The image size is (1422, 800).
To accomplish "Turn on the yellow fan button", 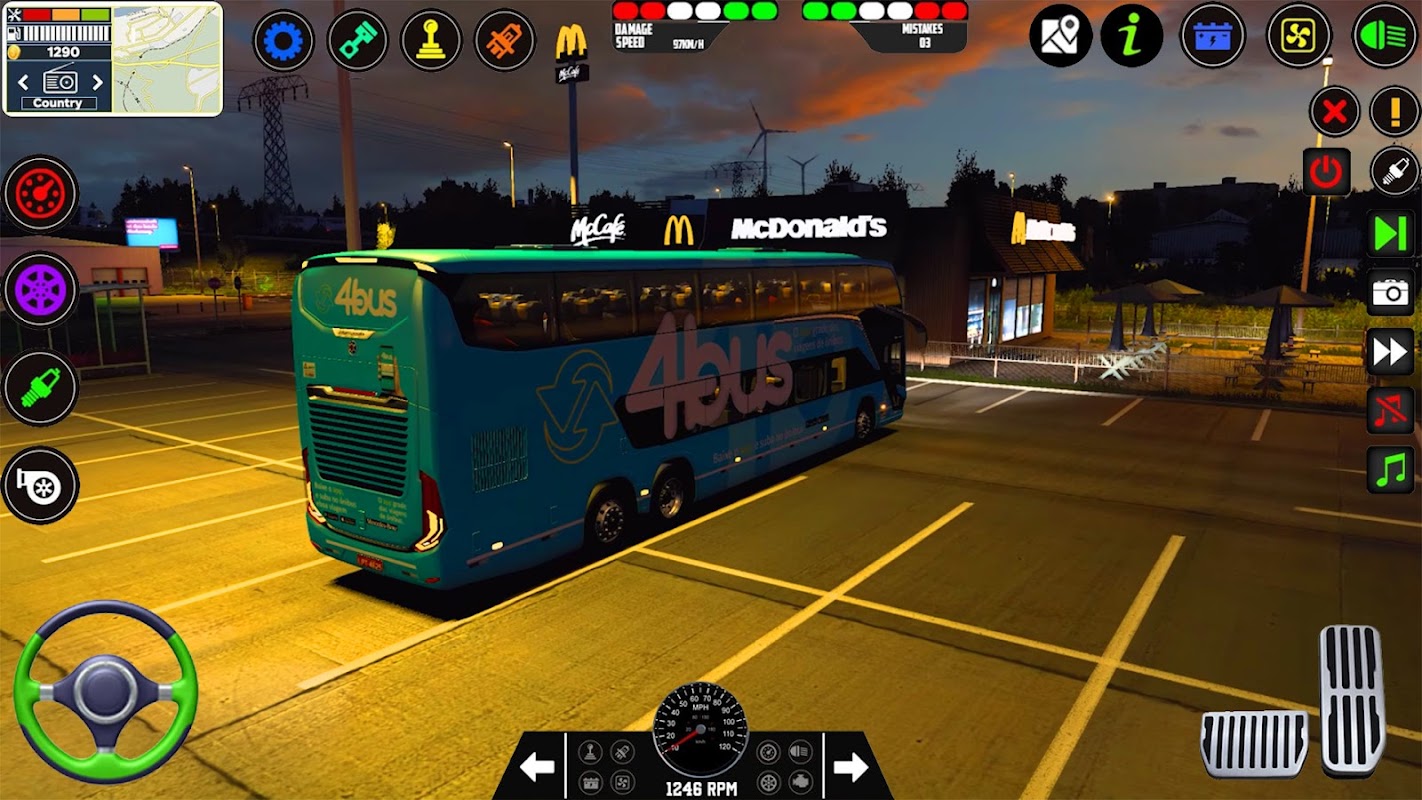I will [1299, 36].
